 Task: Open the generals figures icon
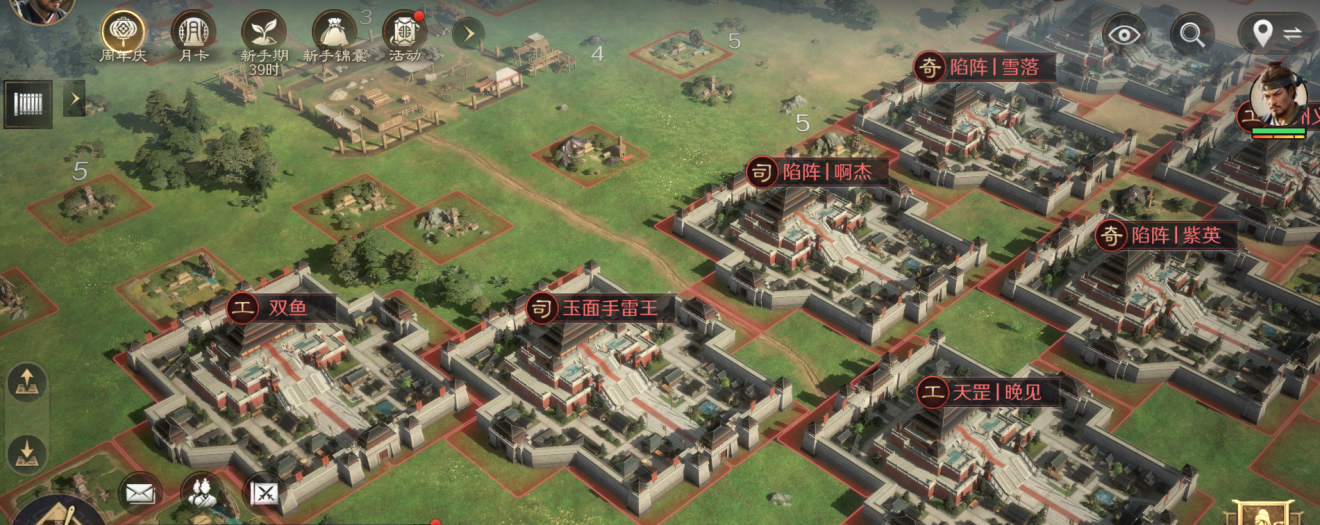coord(202,492)
